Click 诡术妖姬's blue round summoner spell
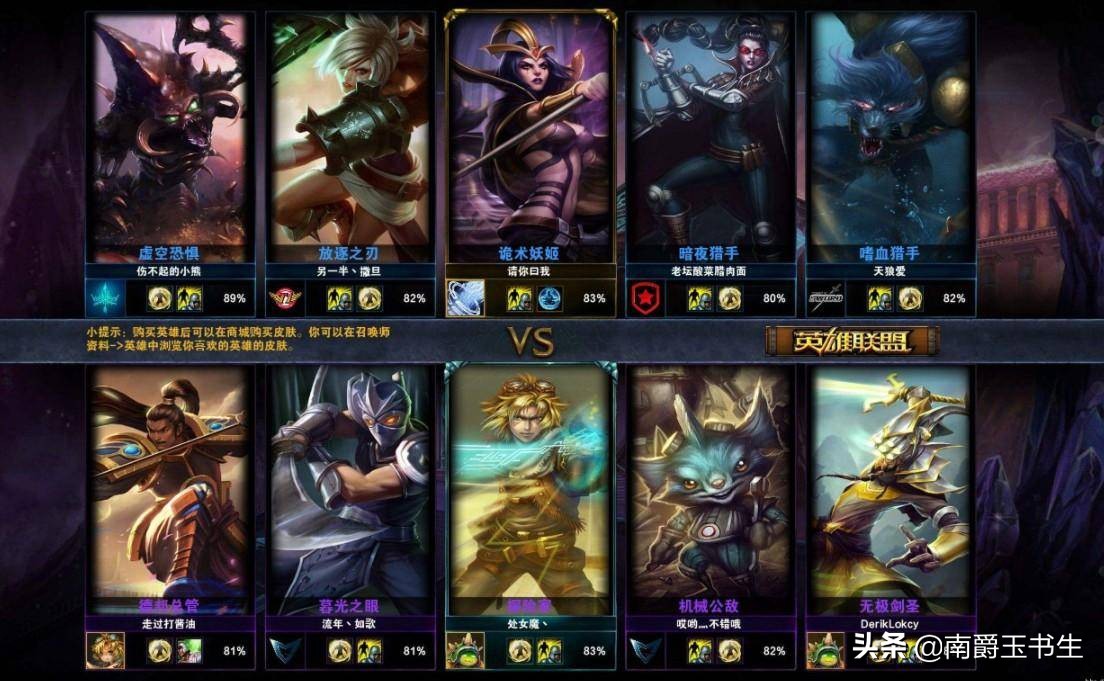1104x681 pixels. [x=550, y=298]
